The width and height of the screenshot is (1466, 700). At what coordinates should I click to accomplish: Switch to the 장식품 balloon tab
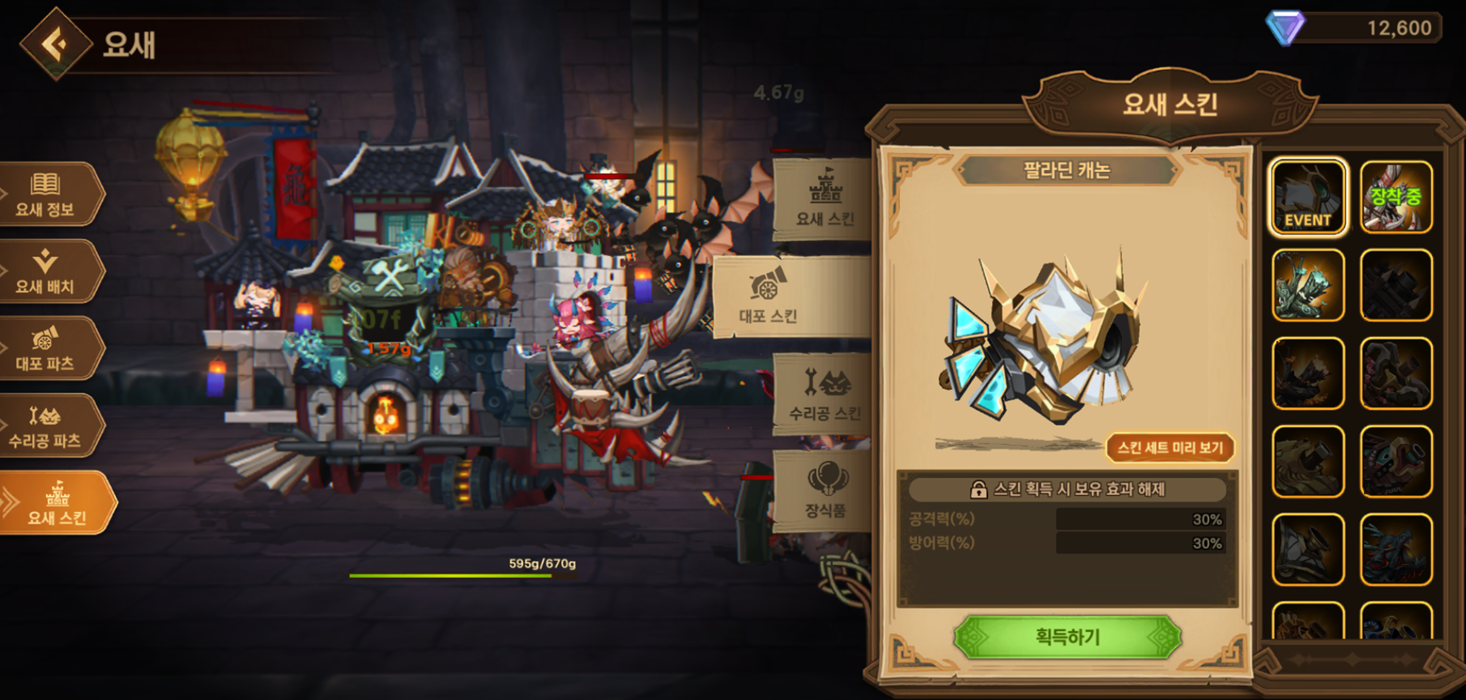coord(824,490)
